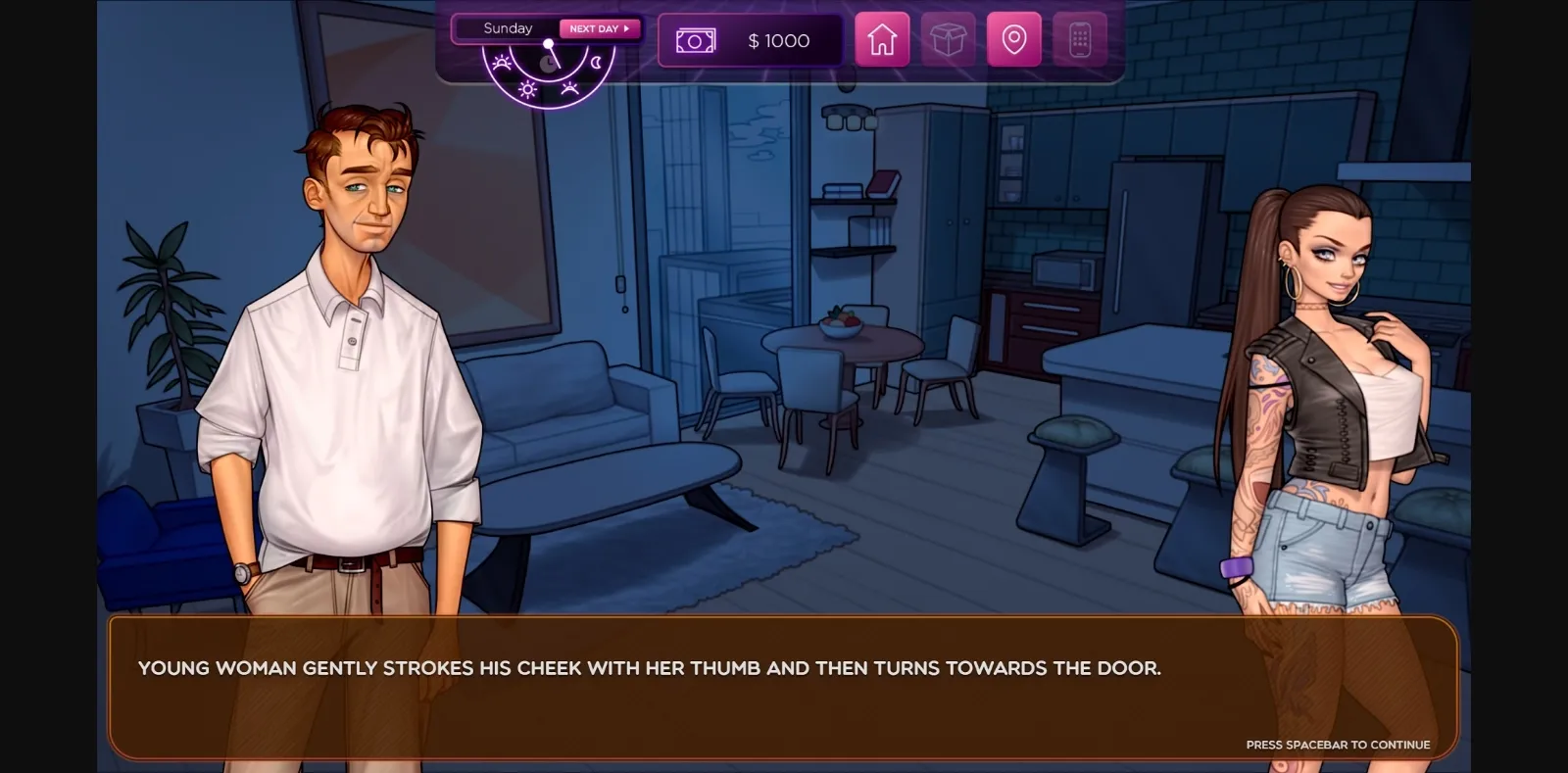Image resolution: width=1568 pixels, height=773 pixels.
Task: Select the sunset segment on the time dial
Action: click(570, 89)
